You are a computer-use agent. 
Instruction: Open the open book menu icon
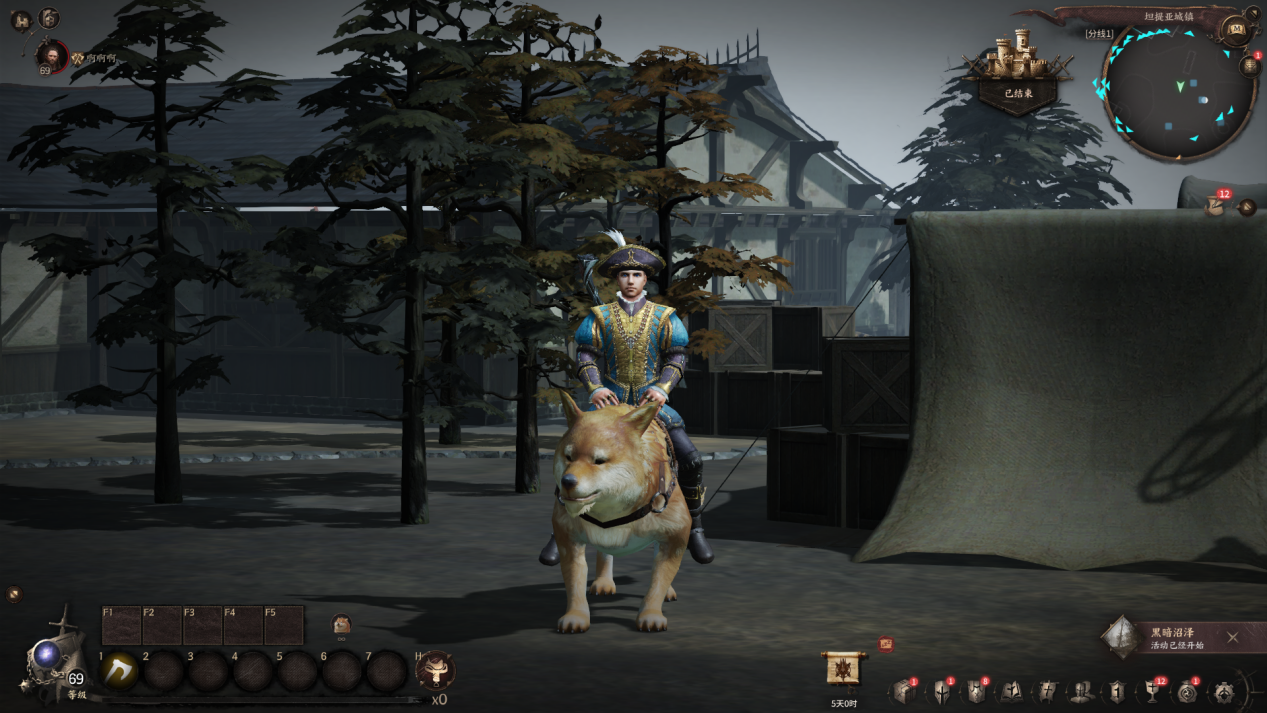1011,692
